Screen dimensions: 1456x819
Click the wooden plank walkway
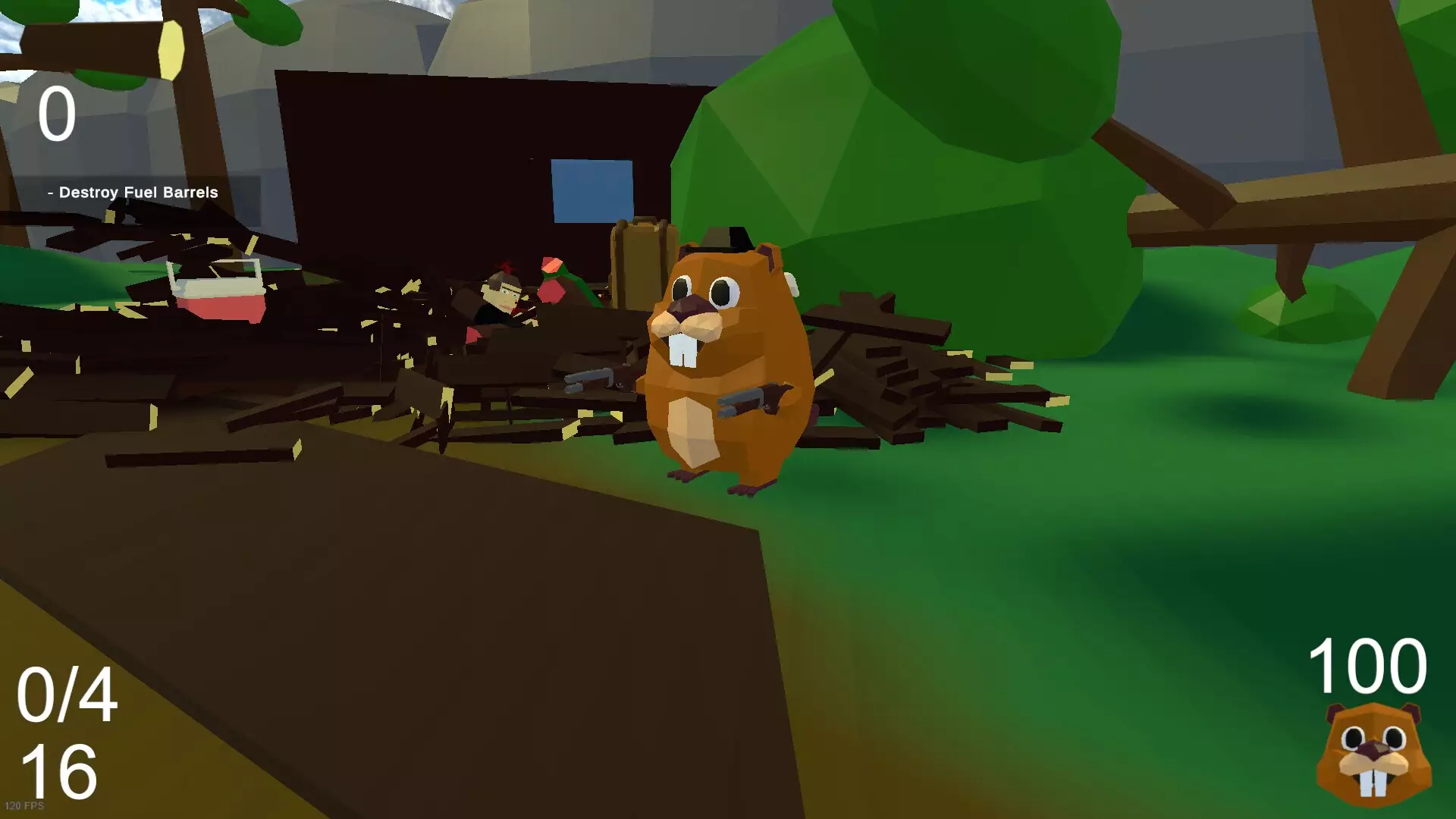[x=417, y=569]
